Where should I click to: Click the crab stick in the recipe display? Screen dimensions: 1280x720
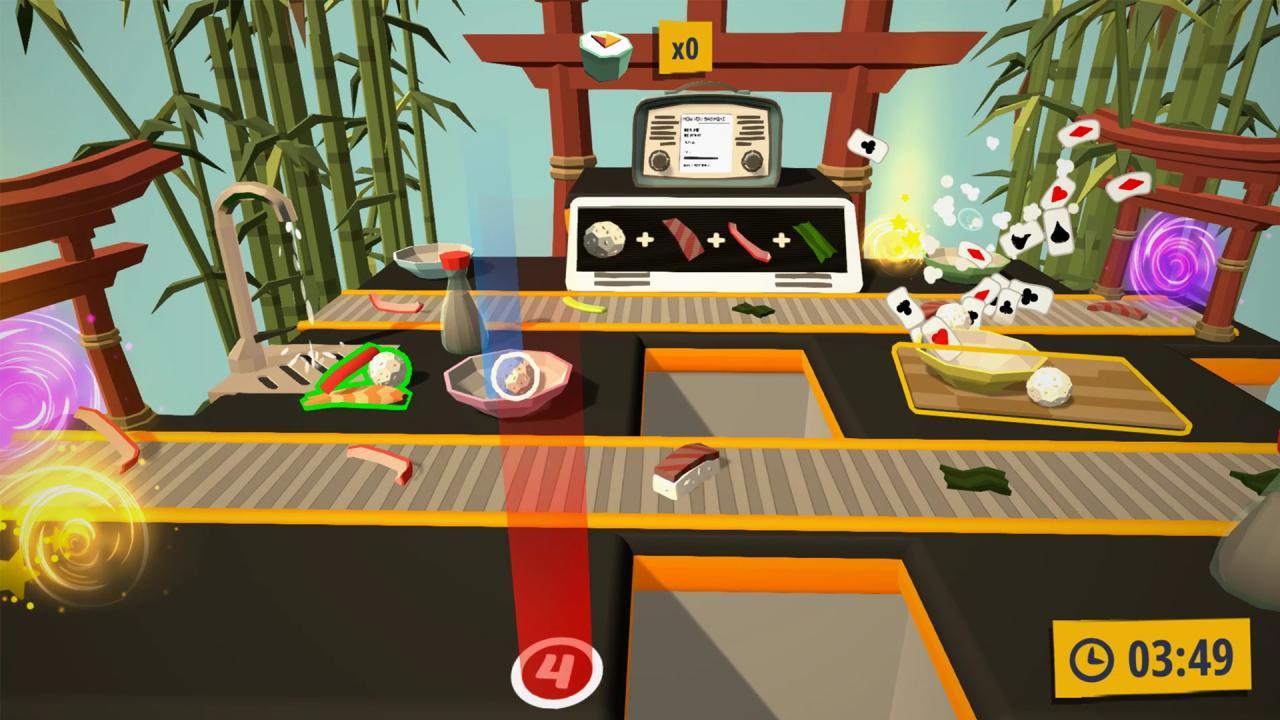750,240
